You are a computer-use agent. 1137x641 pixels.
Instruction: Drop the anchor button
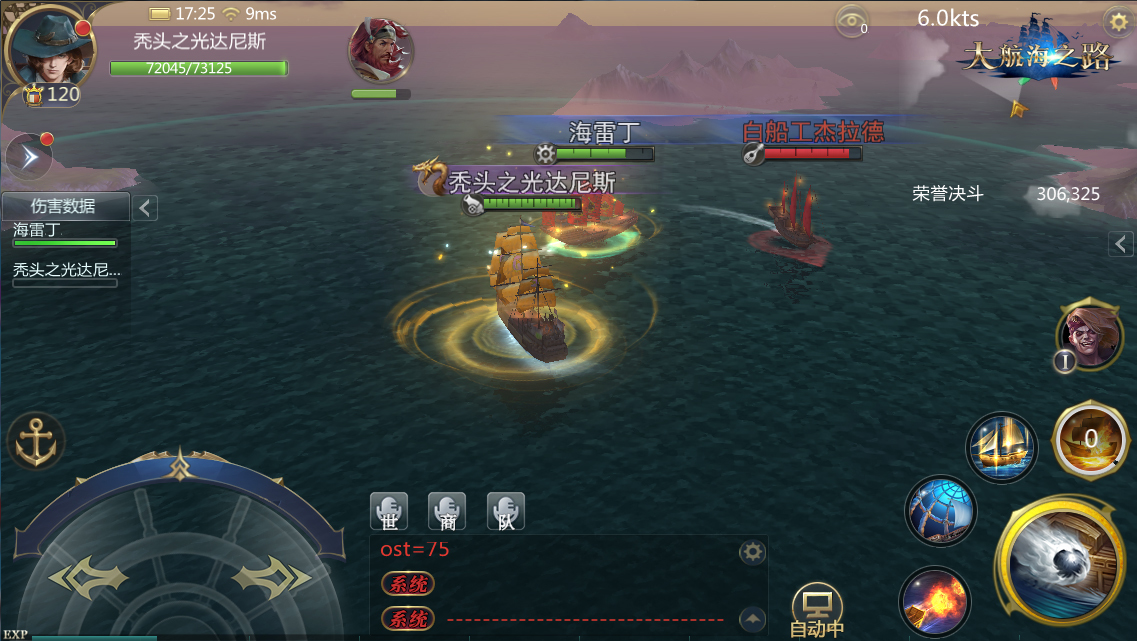point(36,440)
